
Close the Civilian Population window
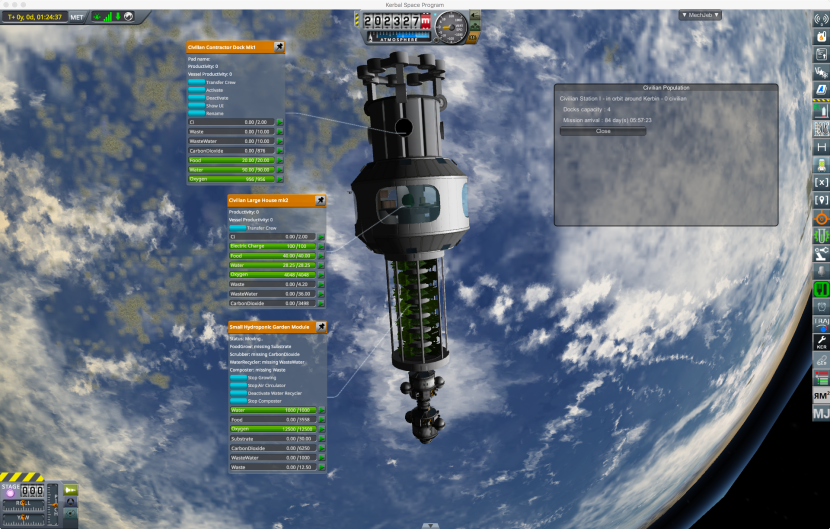(603, 131)
